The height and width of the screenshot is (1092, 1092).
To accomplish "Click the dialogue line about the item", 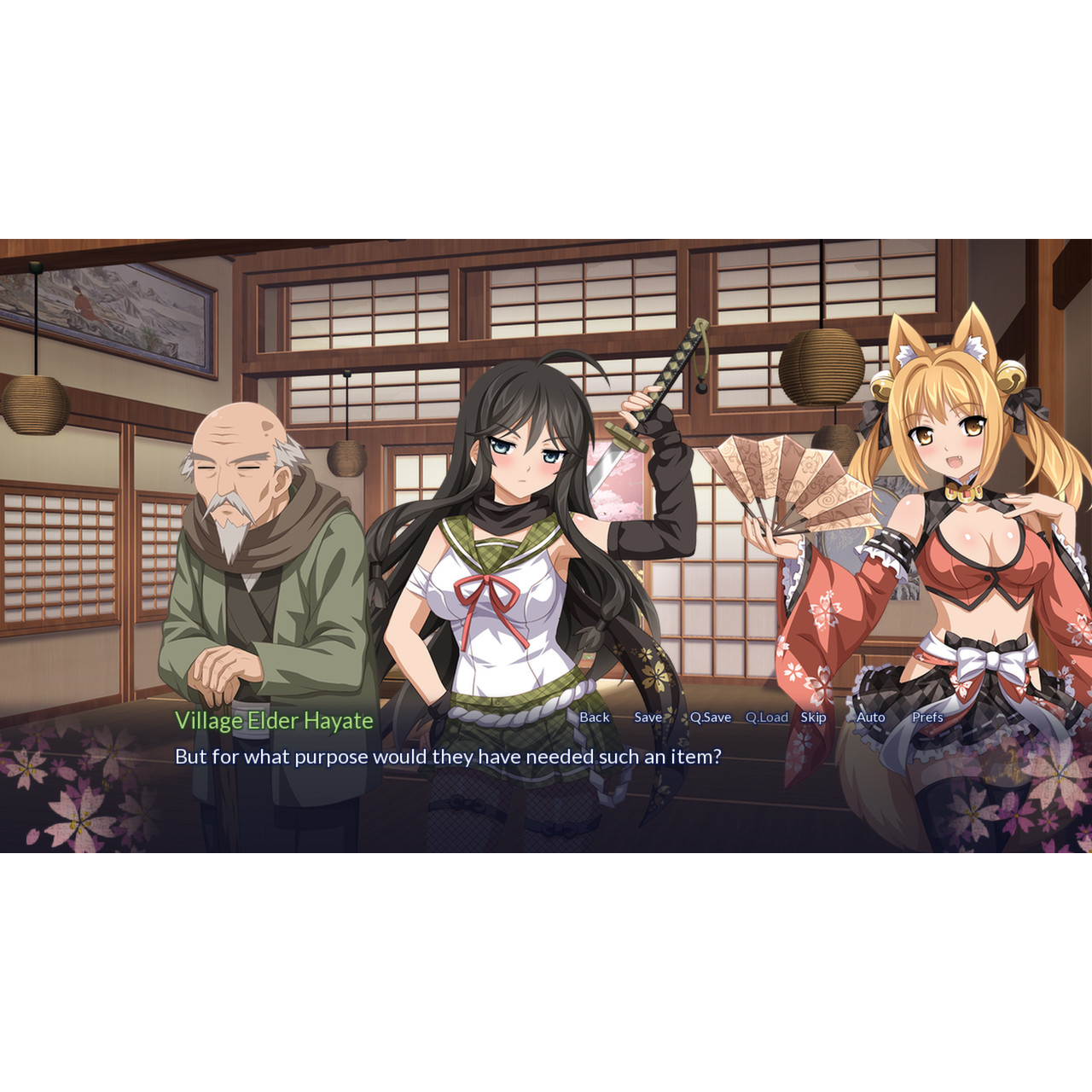I will click(450, 754).
